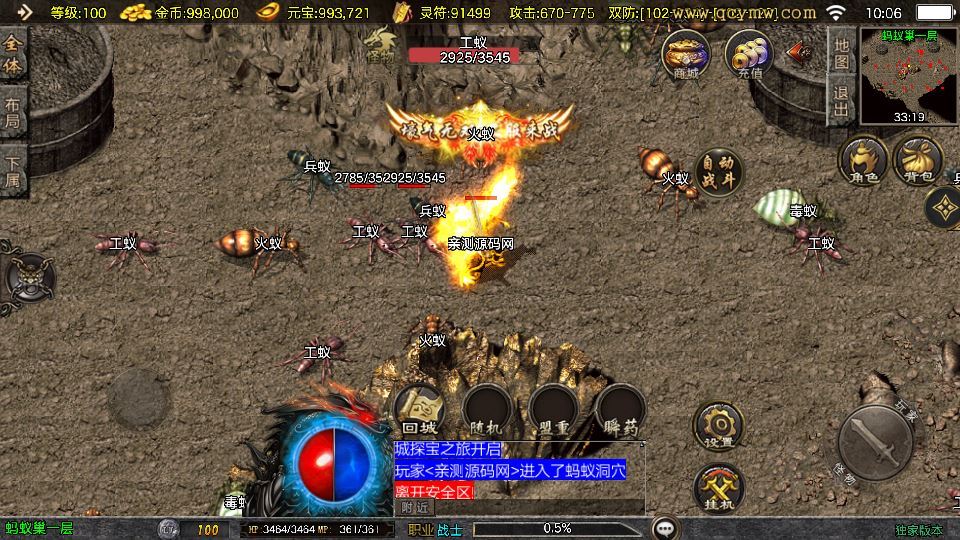Screen dimensions: 960x540
Task: Open the 角色 character sheet
Action: tap(863, 160)
